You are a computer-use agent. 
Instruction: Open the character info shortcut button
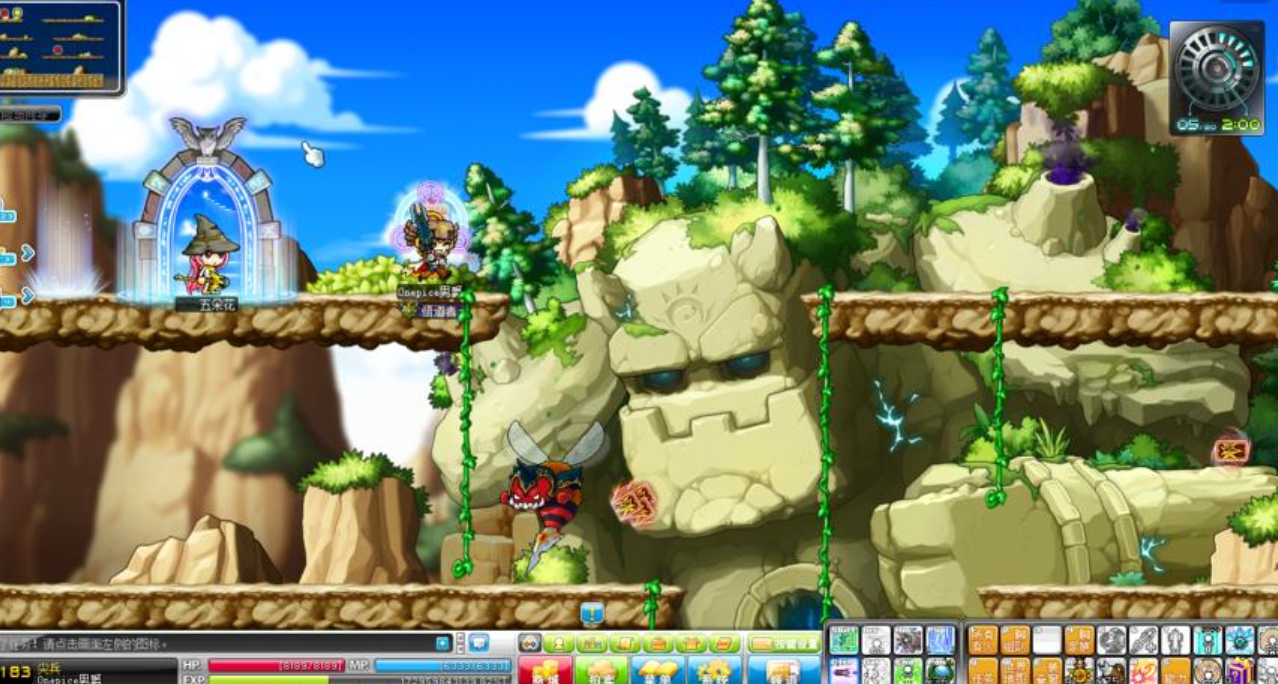click(x=559, y=643)
